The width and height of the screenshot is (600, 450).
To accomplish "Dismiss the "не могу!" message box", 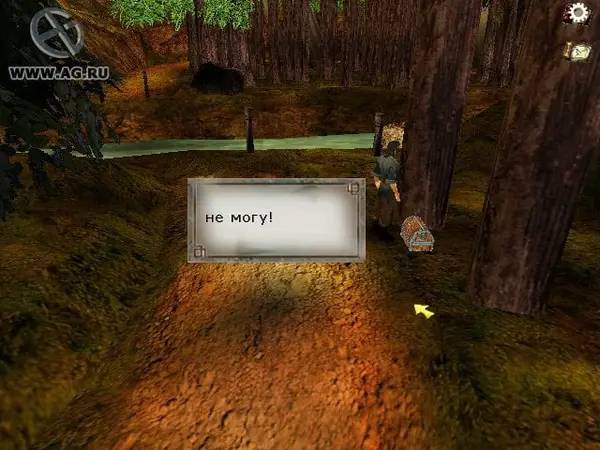I will (276, 219).
